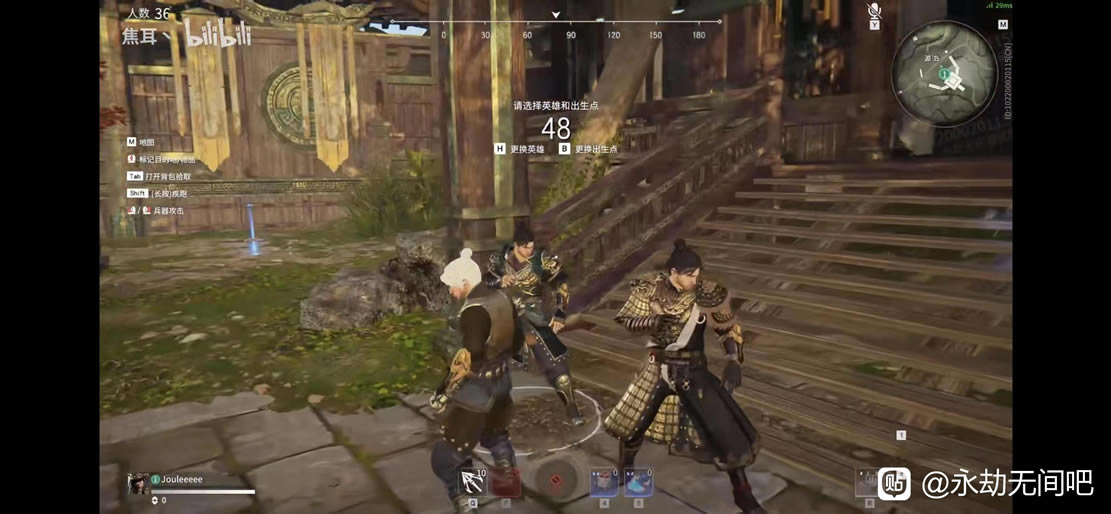Choose the purple consumable slot numbered 4
This screenshot has height=514, width=1111.
603,482
